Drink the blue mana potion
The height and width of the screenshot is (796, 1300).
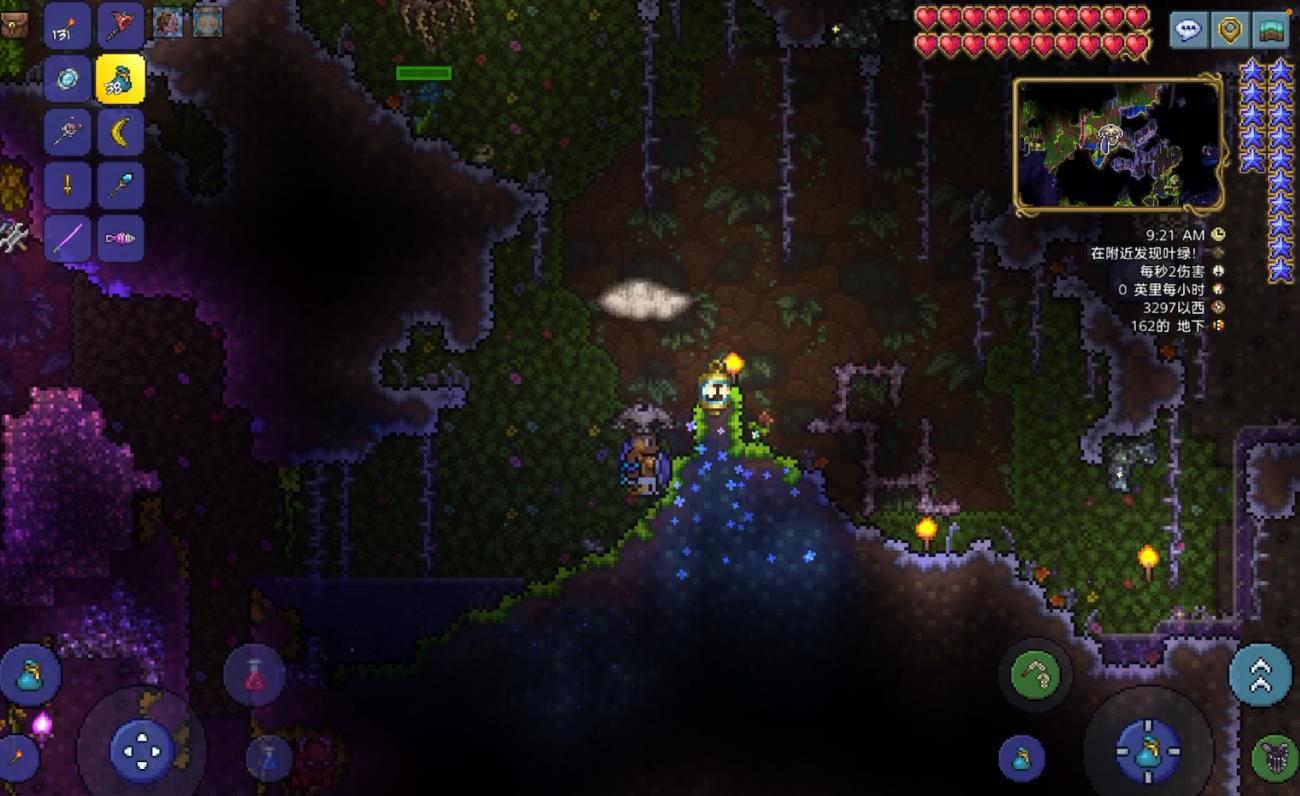pyautogui.click(x=268, y=758)
